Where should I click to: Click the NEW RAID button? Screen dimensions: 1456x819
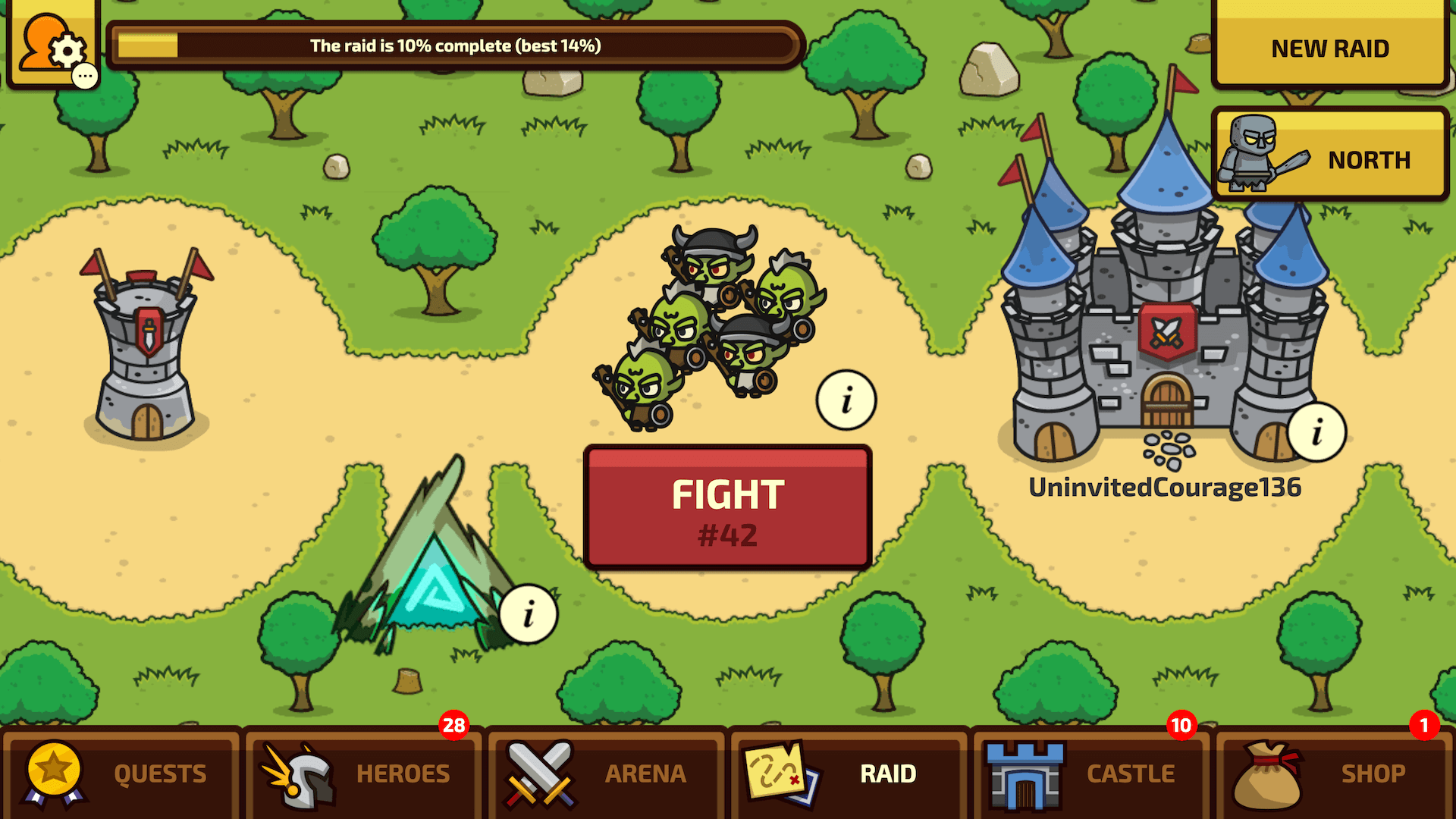pyautogui.click(x=1329, y=48)
